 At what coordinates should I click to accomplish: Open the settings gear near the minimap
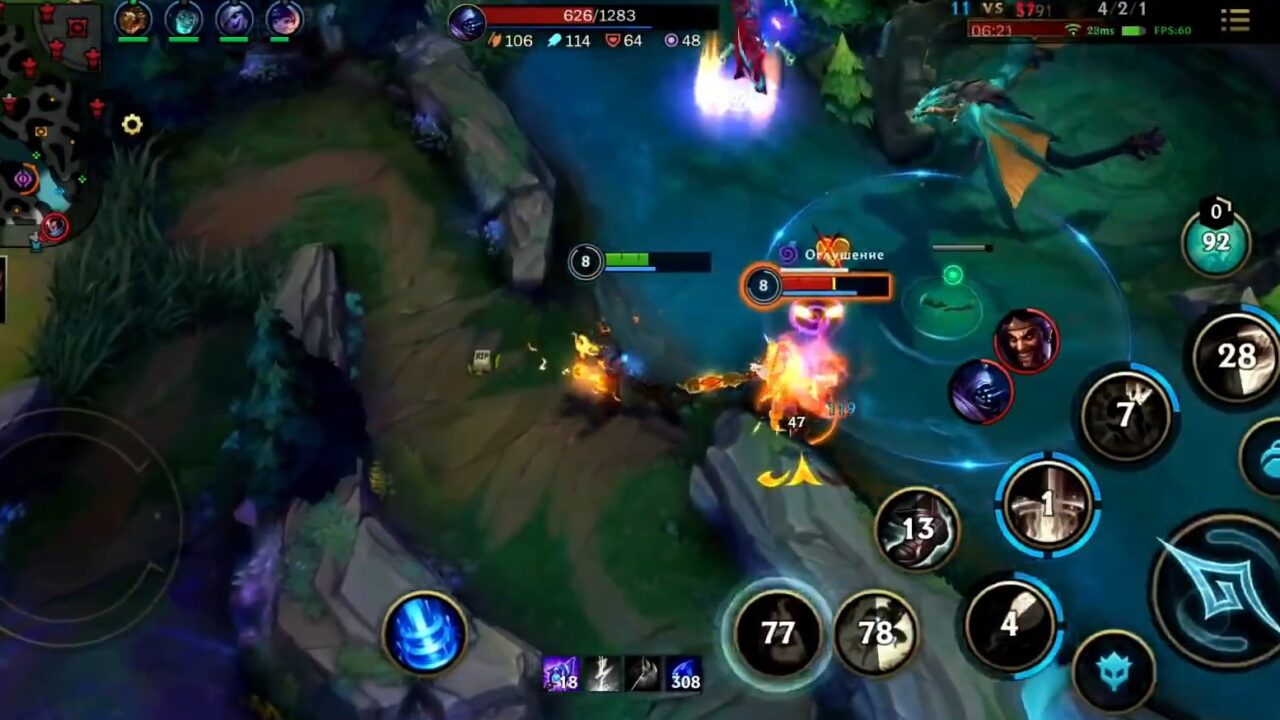131,124
